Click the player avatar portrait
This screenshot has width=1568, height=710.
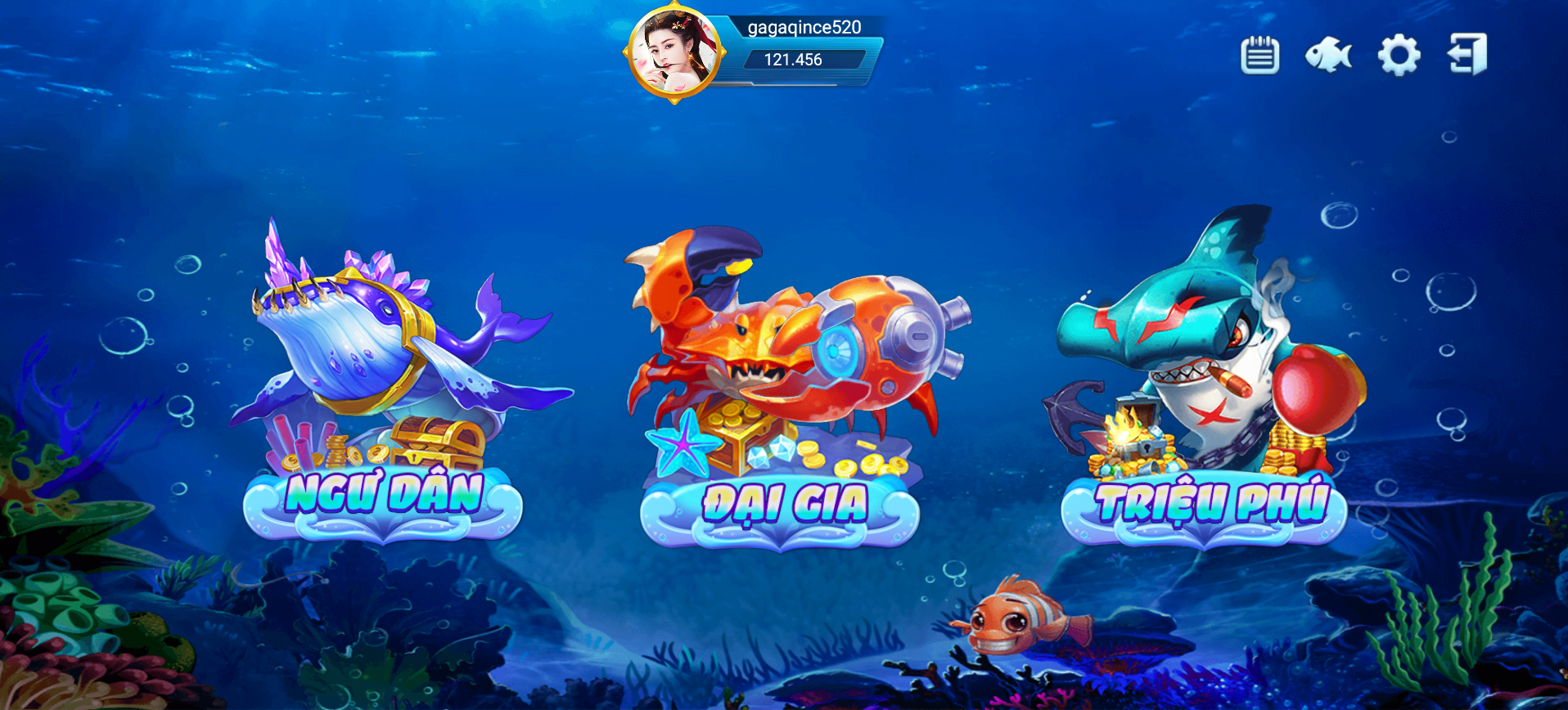(x=674, y=54)
